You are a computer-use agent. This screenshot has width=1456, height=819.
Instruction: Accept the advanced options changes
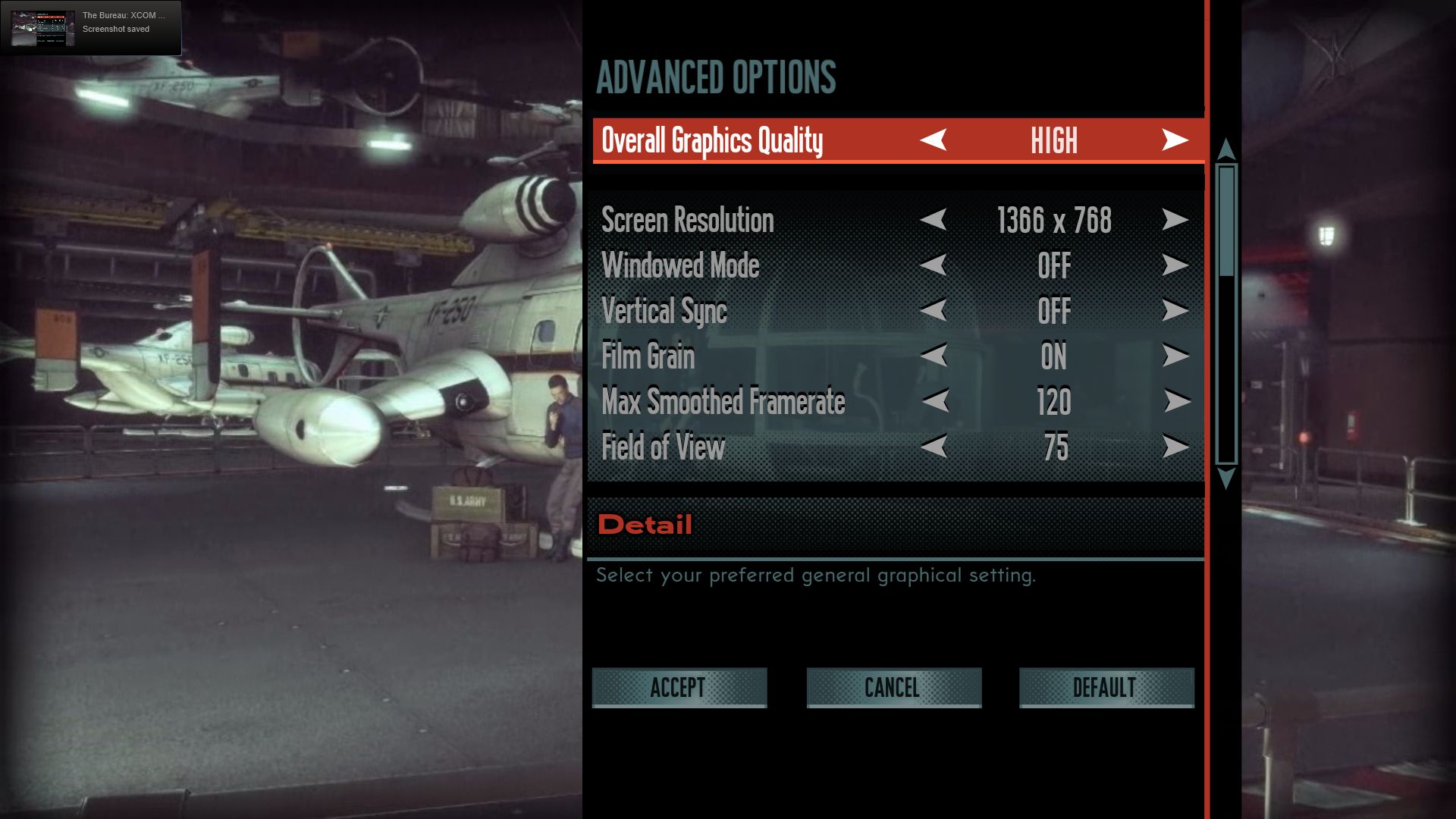[x=679, y=687]
